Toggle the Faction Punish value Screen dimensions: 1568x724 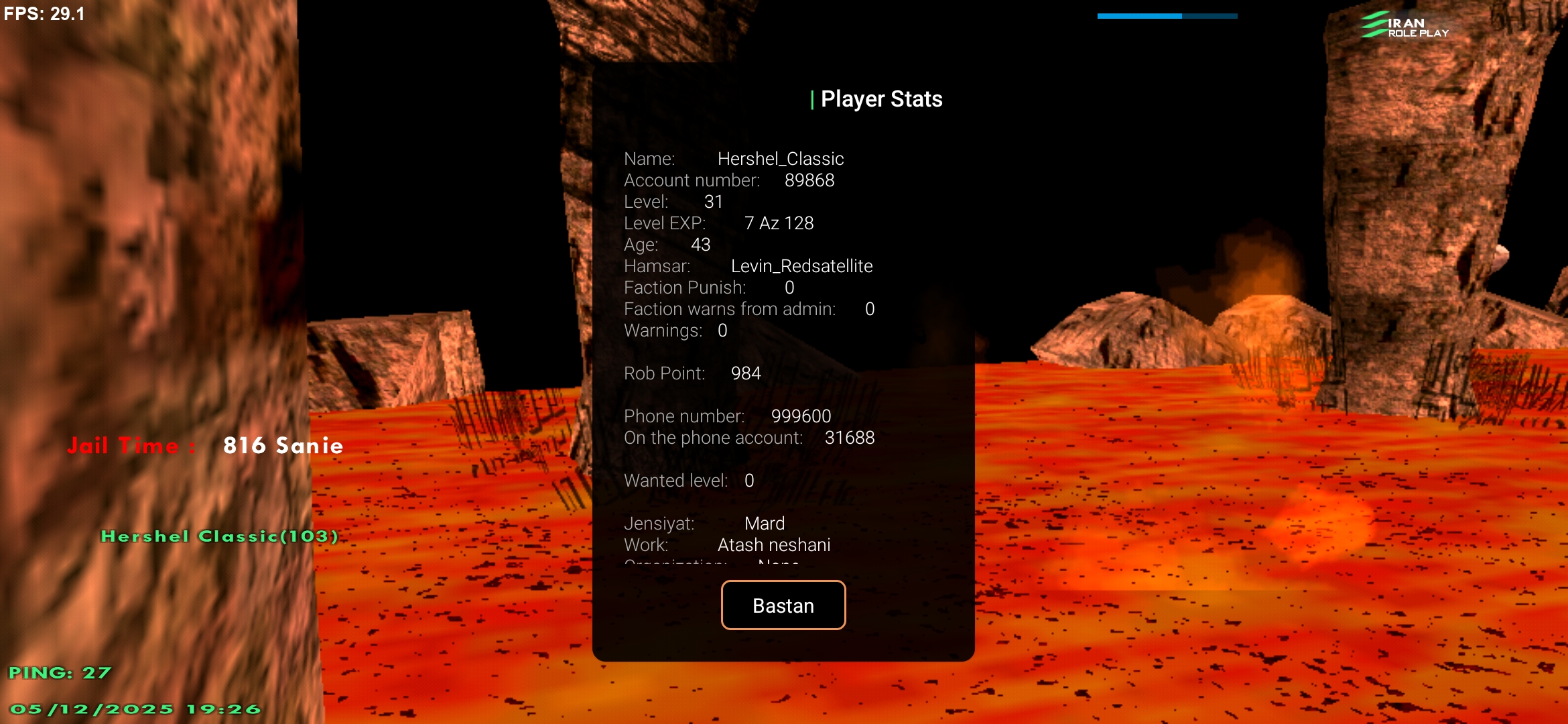708,288
